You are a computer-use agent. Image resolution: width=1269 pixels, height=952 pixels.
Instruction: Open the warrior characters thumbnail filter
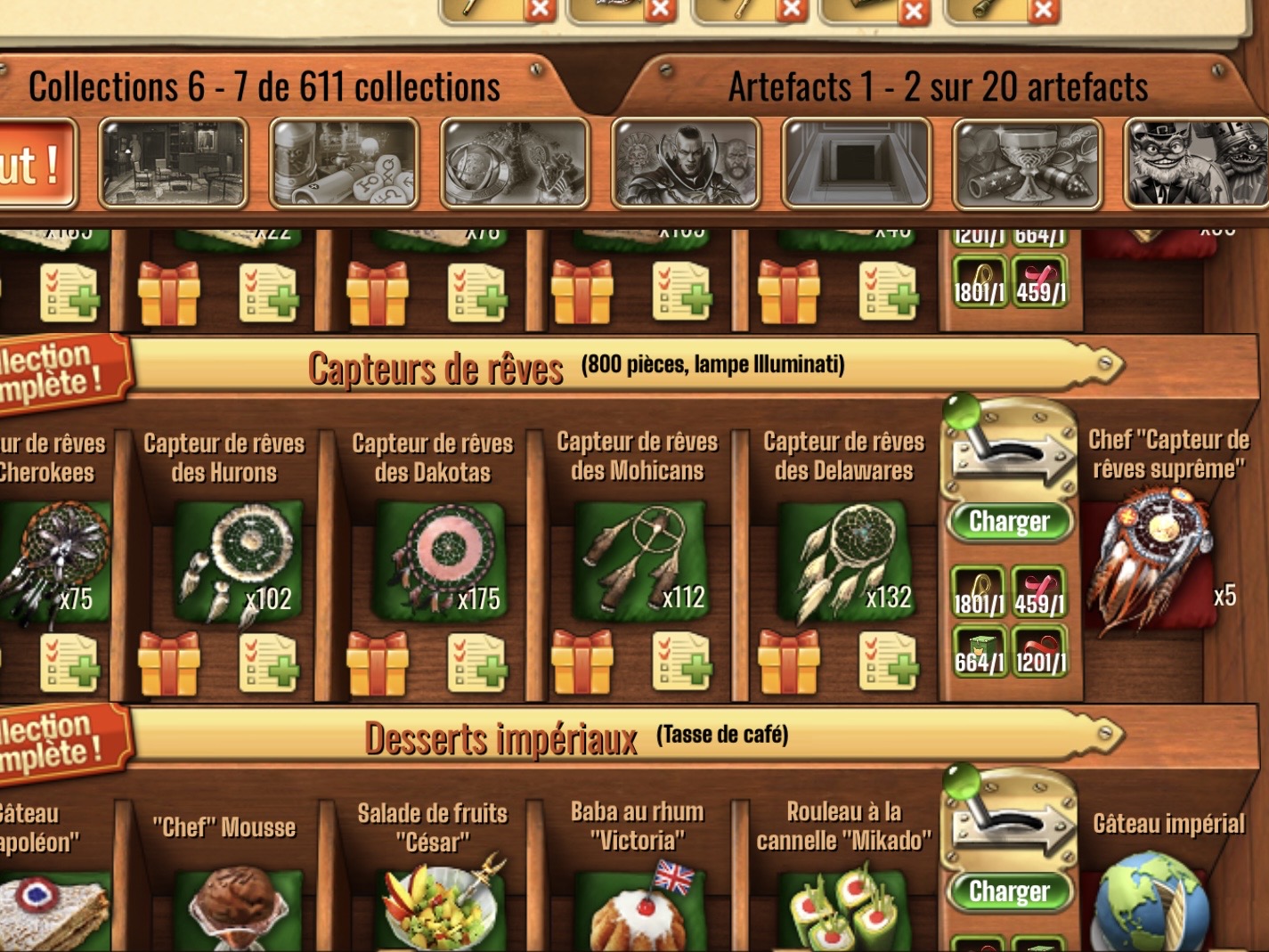[x=686, y=164]
